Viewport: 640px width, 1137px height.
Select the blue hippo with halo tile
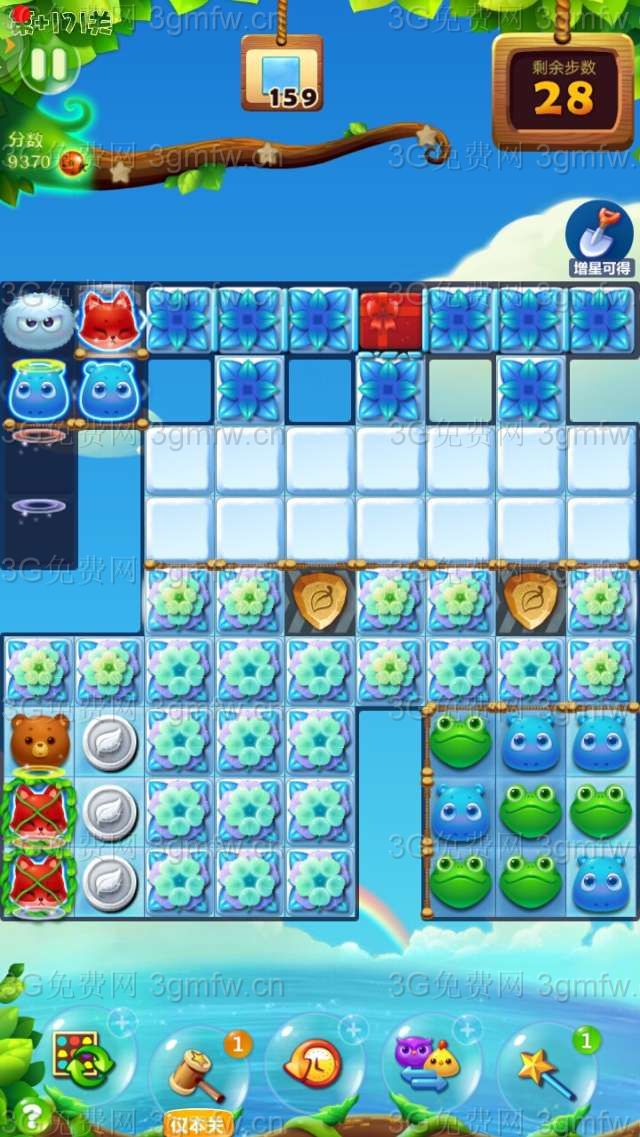(38, 389)
